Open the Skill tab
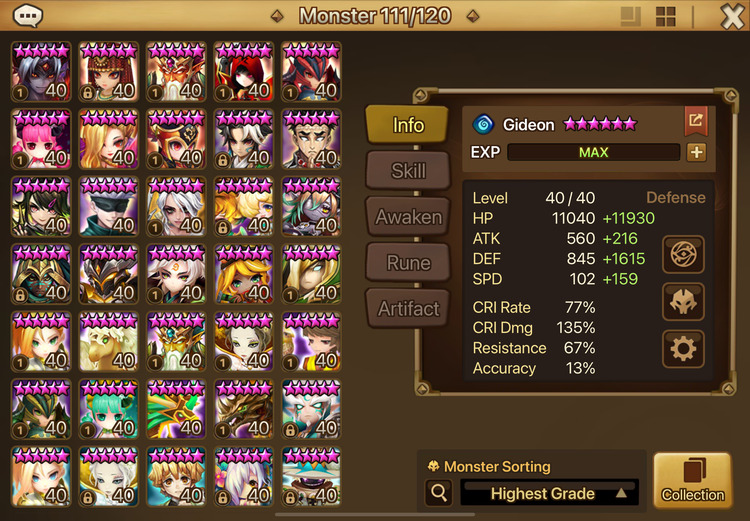The width and height of the screenshot is (750, 521). tap(407, 171)
